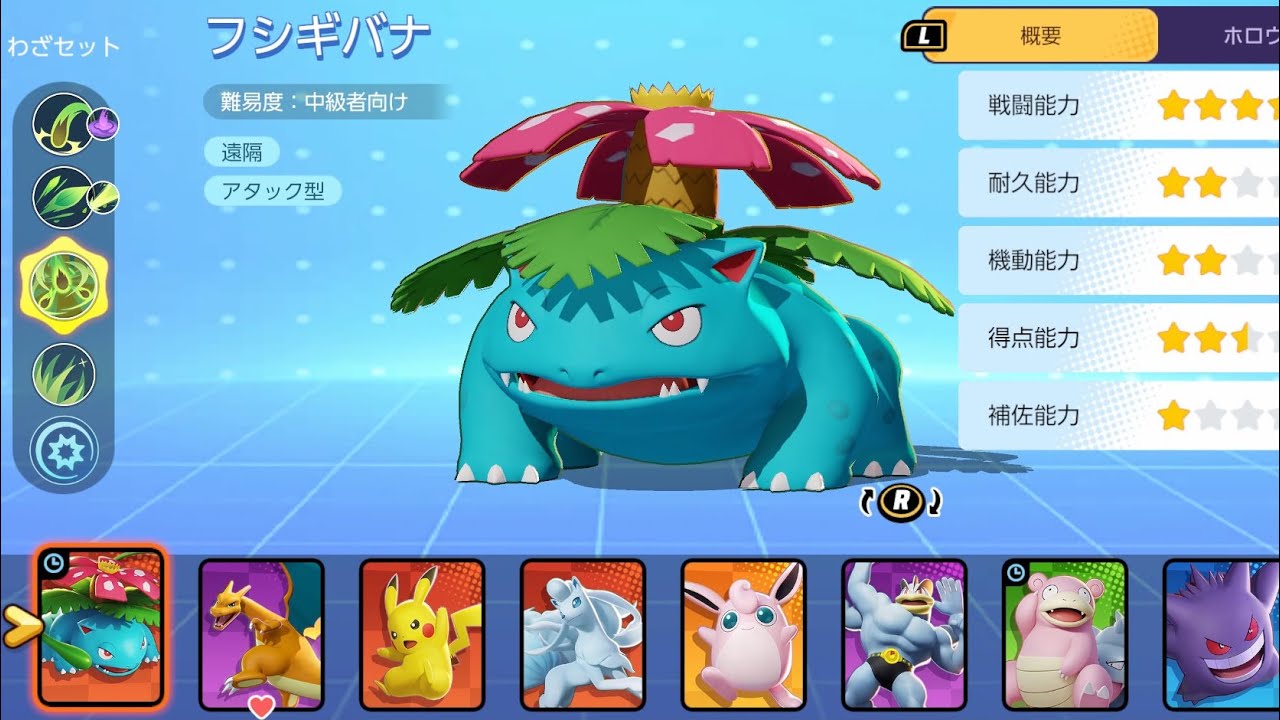Select the Machamp portrait tile
1280x720 pixels.
[905, 634]
